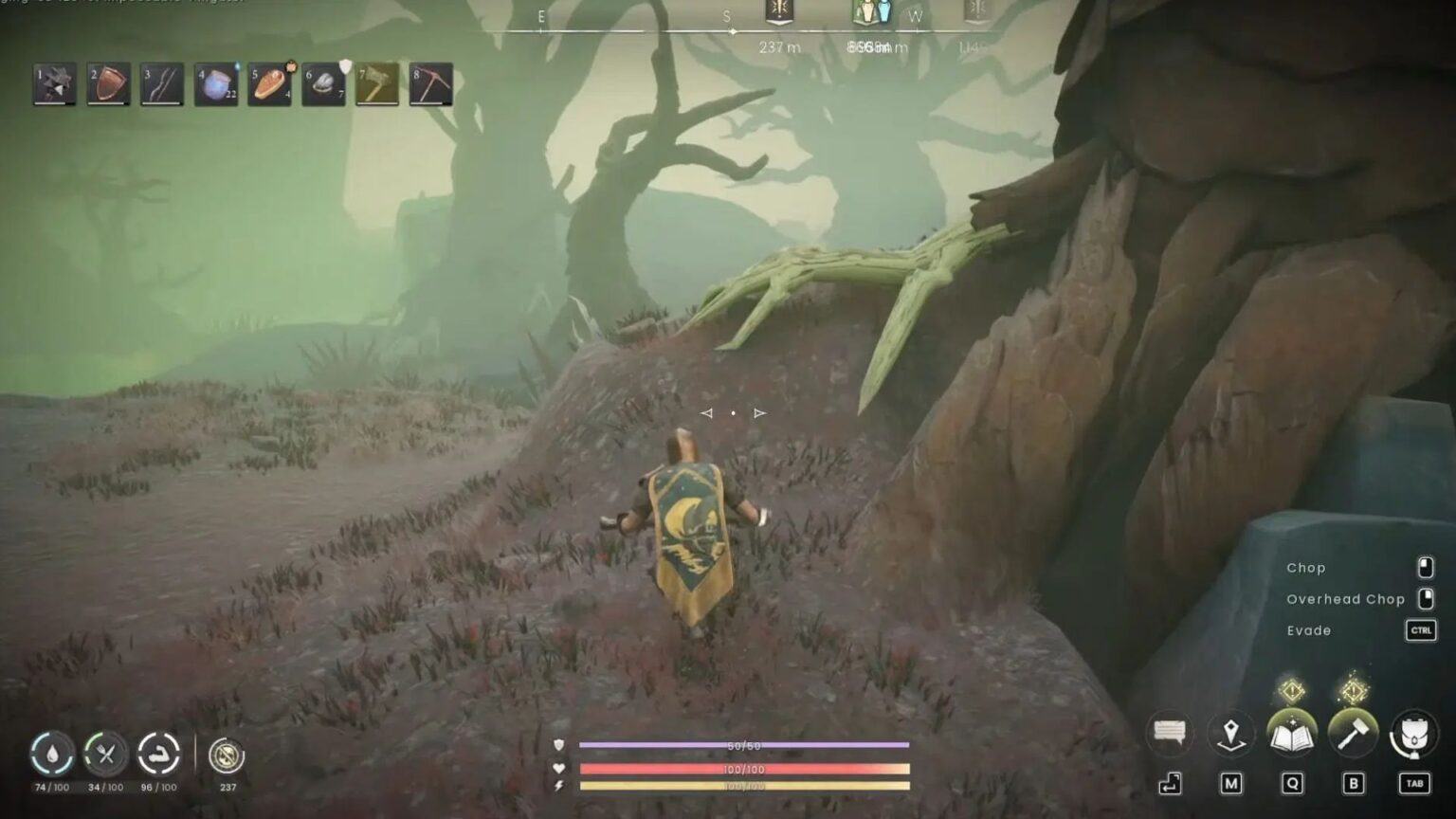Click the Chop action prompt
Viewport: 1456px width, 819px height.
(x=1308, y=567)
